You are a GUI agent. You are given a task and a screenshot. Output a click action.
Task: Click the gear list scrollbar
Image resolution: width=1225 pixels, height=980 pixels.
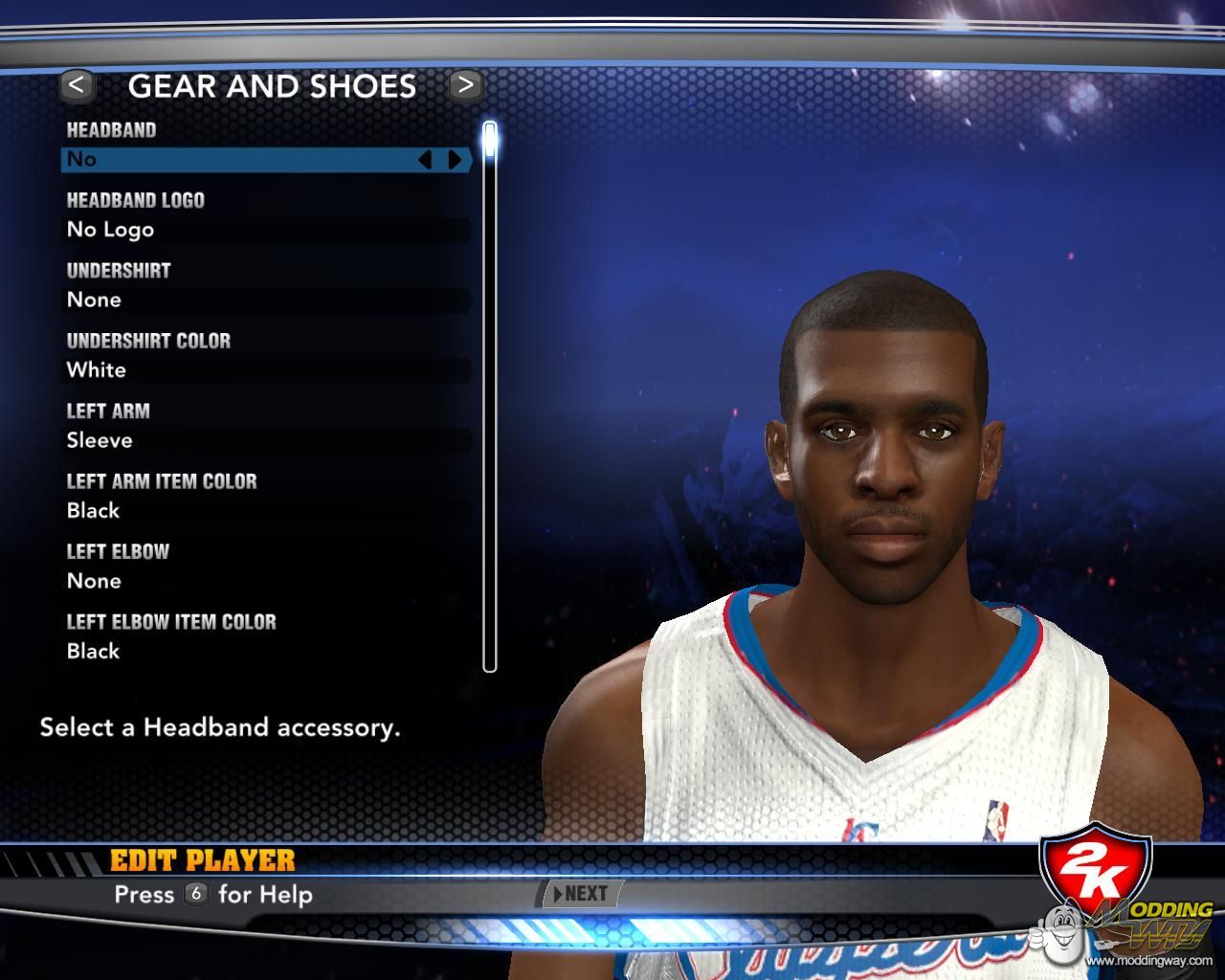(x=490, y=402)
